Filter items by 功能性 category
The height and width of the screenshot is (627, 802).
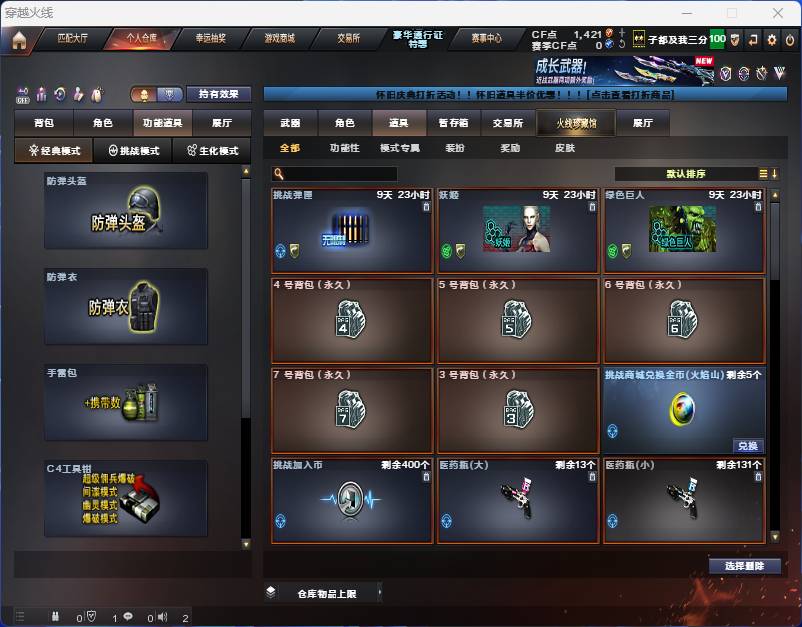[344, 148]
